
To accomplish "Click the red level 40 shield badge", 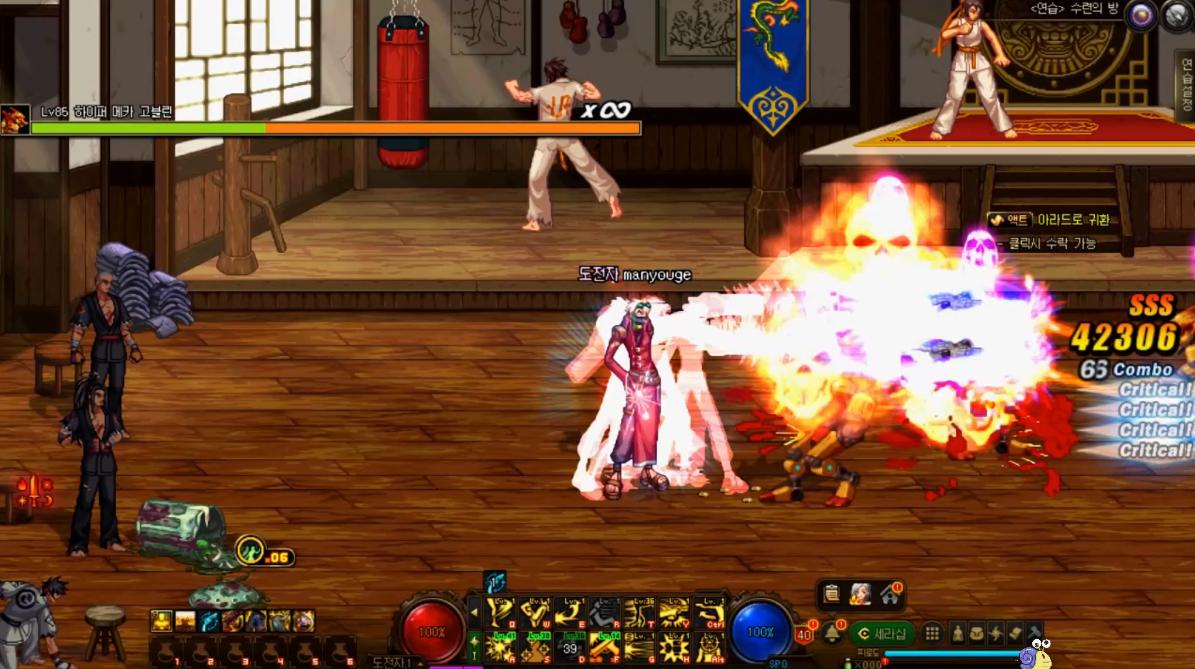I will (x=803, y=634).
